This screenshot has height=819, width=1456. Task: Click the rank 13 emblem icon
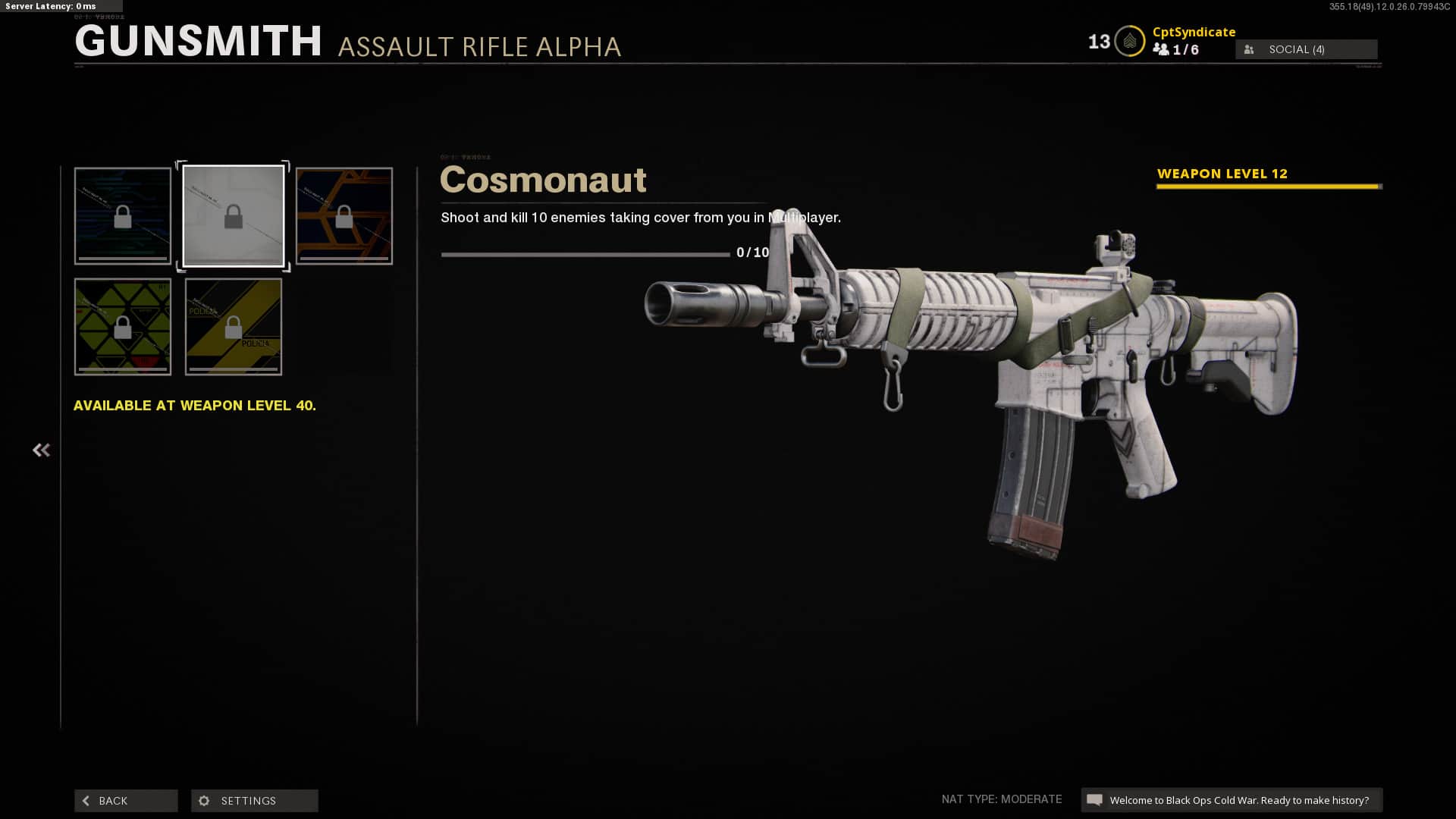[1129, 42]
